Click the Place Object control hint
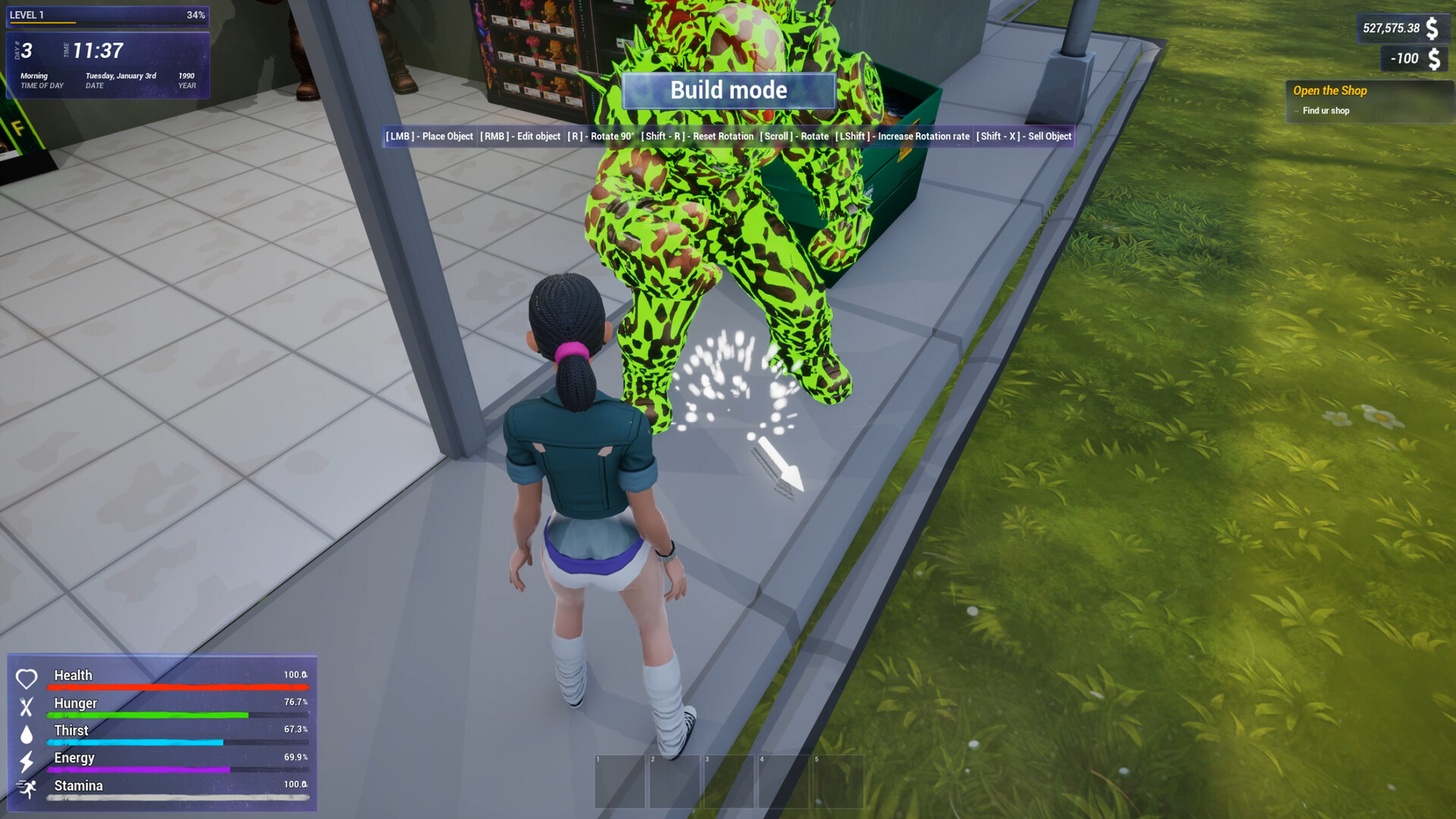 point(431,136)
